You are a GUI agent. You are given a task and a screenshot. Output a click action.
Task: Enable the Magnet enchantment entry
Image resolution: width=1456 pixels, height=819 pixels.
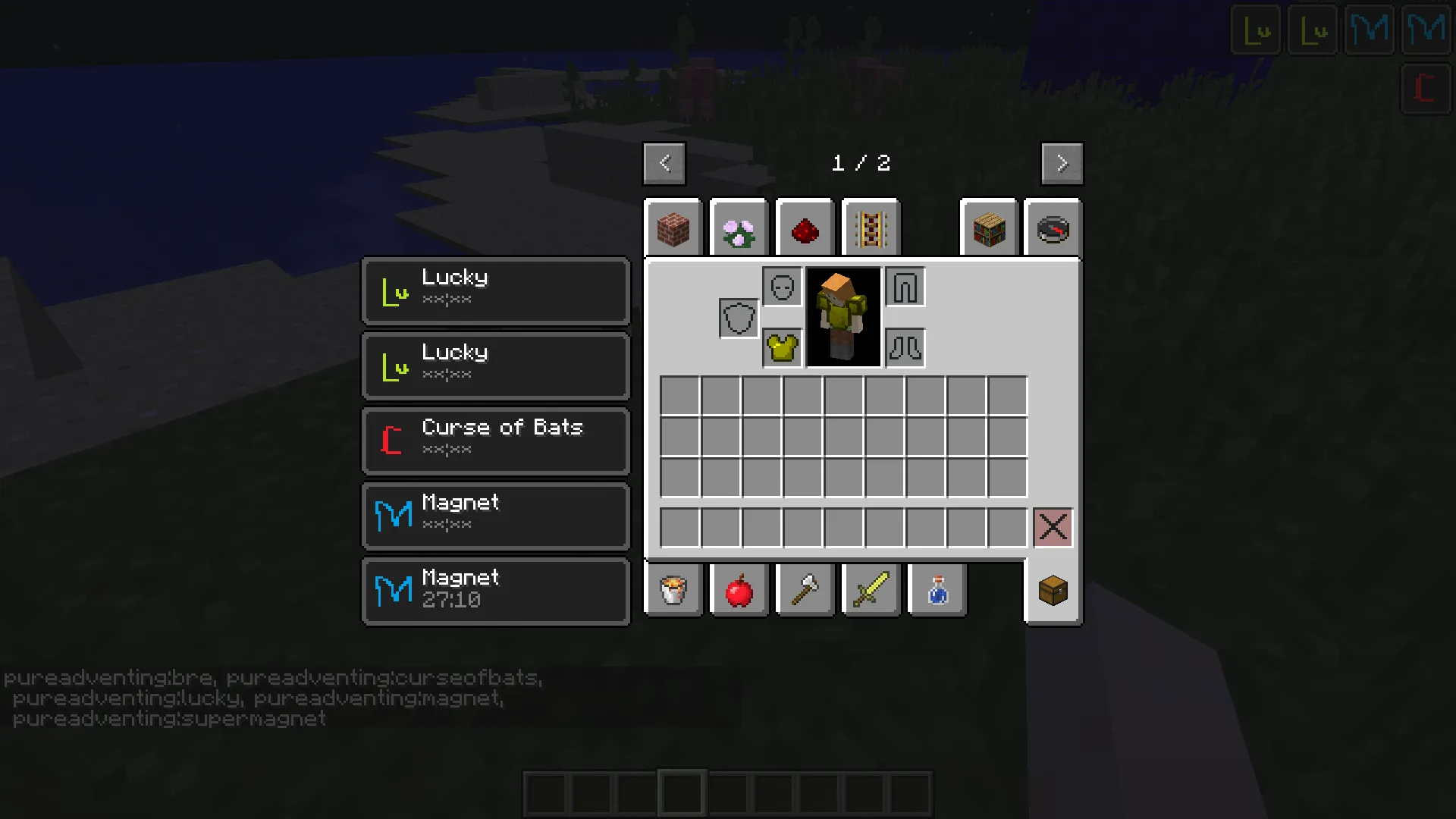(x=495, y=515)
